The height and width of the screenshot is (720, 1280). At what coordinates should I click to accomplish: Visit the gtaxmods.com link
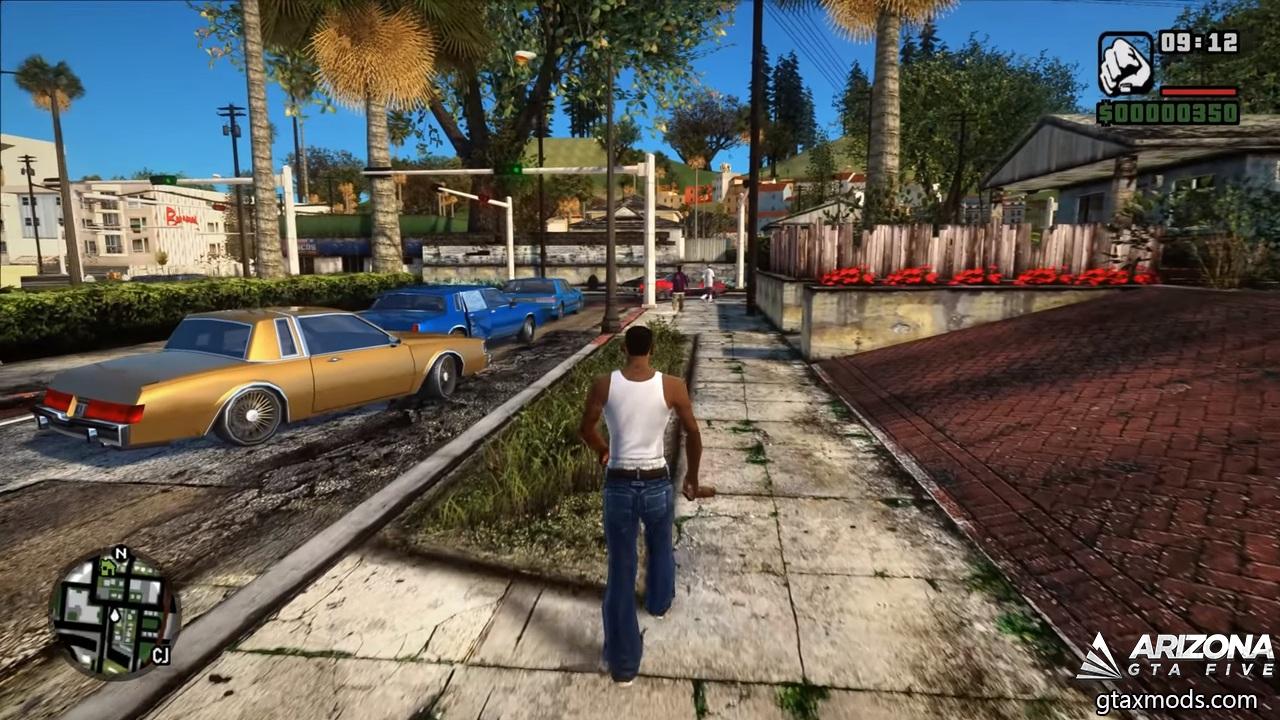click(1176, 700)
